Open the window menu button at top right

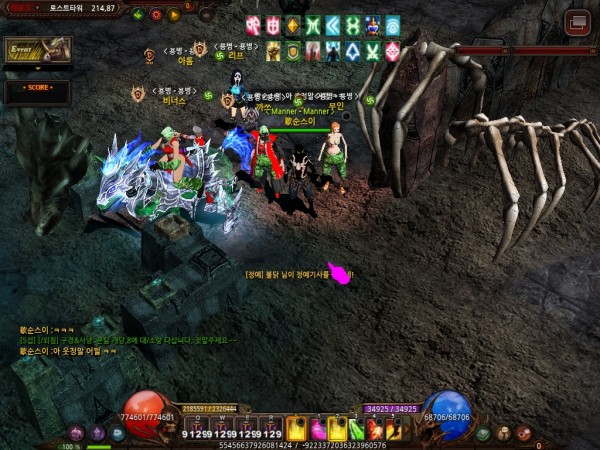[x=577, y=22]
